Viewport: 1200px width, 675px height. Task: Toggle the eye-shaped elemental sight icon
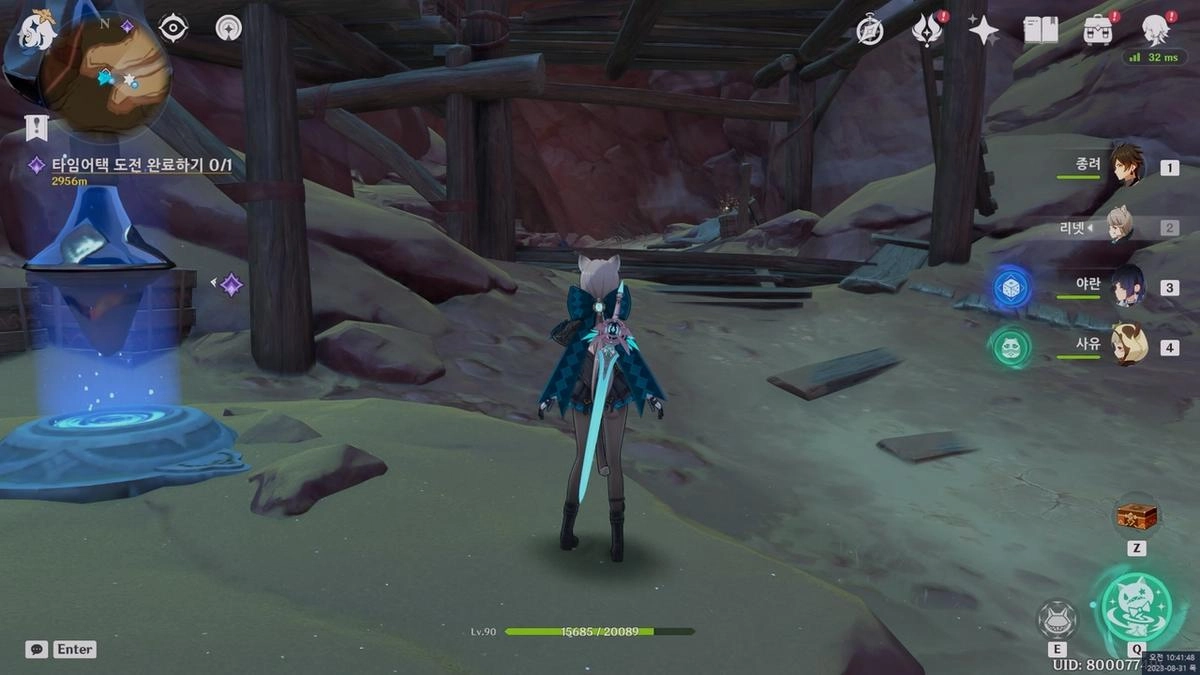click(173, 28)
